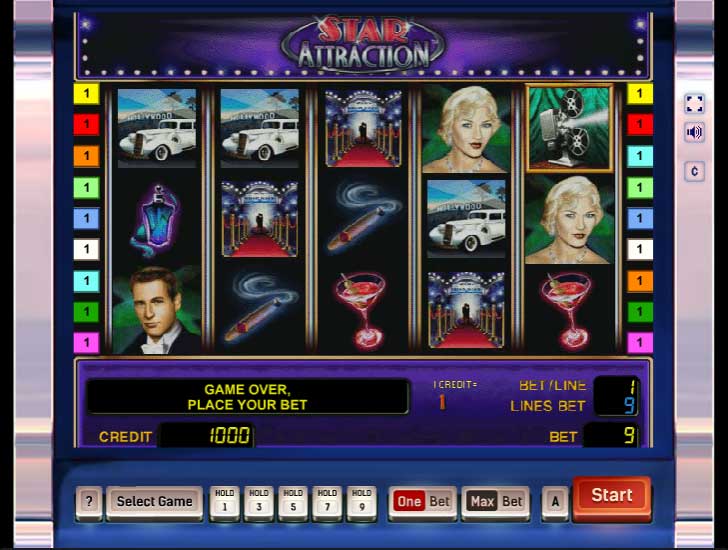Click the One Bet button
The height and width of the screenshot is (550, 728).
pos(422,502)
